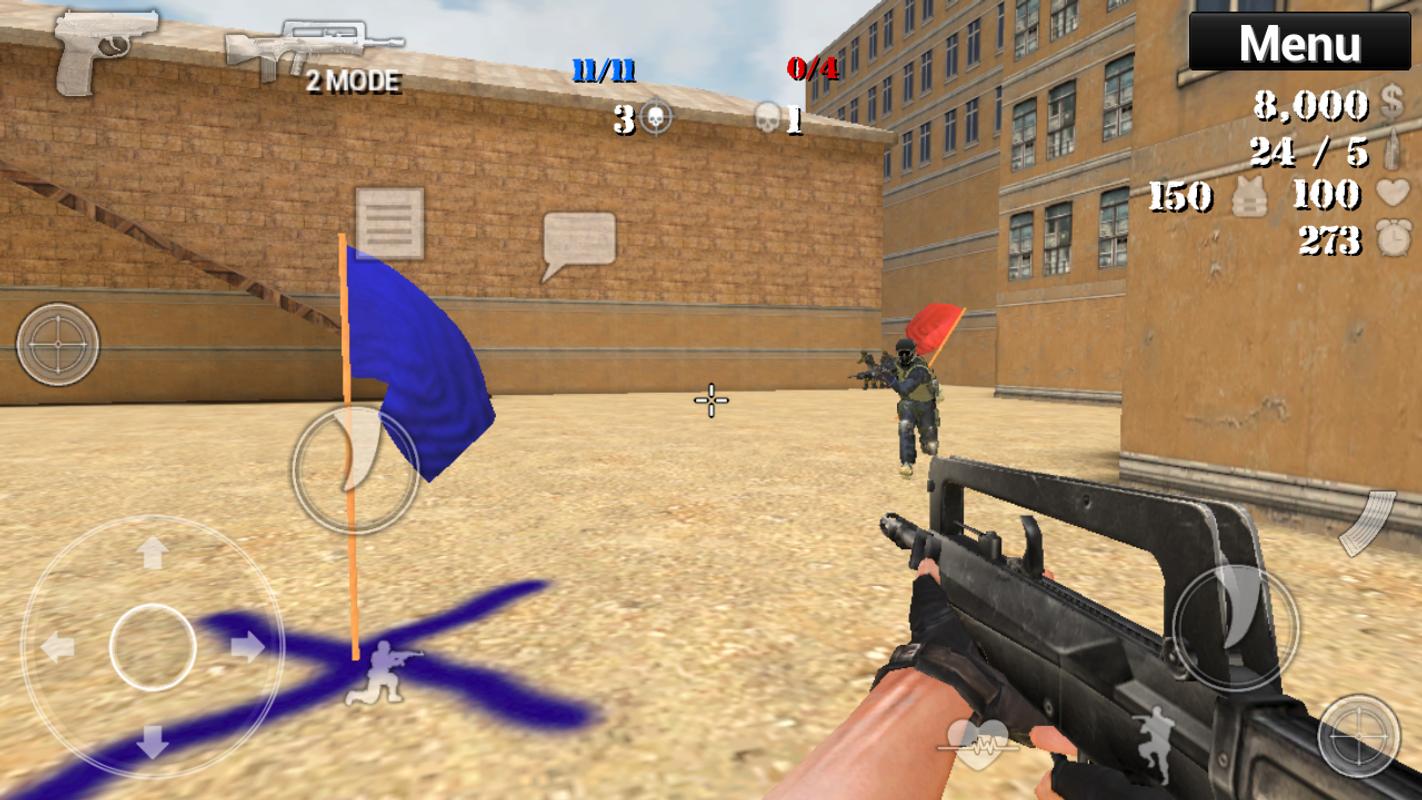Click the joystick's left arrow
This screenshot has height=800, width=1422.
[57, 647]
